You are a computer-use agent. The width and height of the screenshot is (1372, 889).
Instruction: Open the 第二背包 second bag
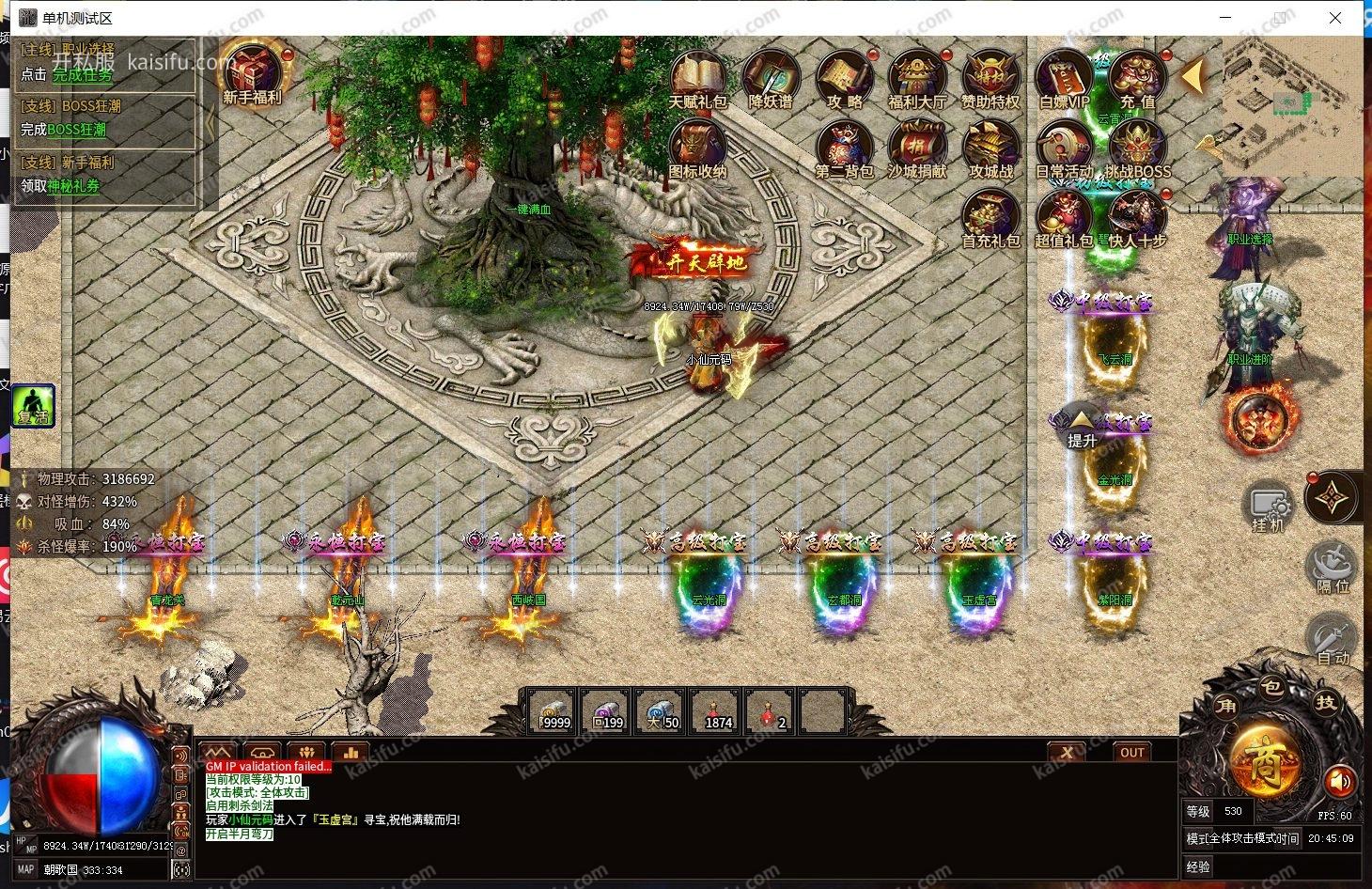[x=844, y=148]
